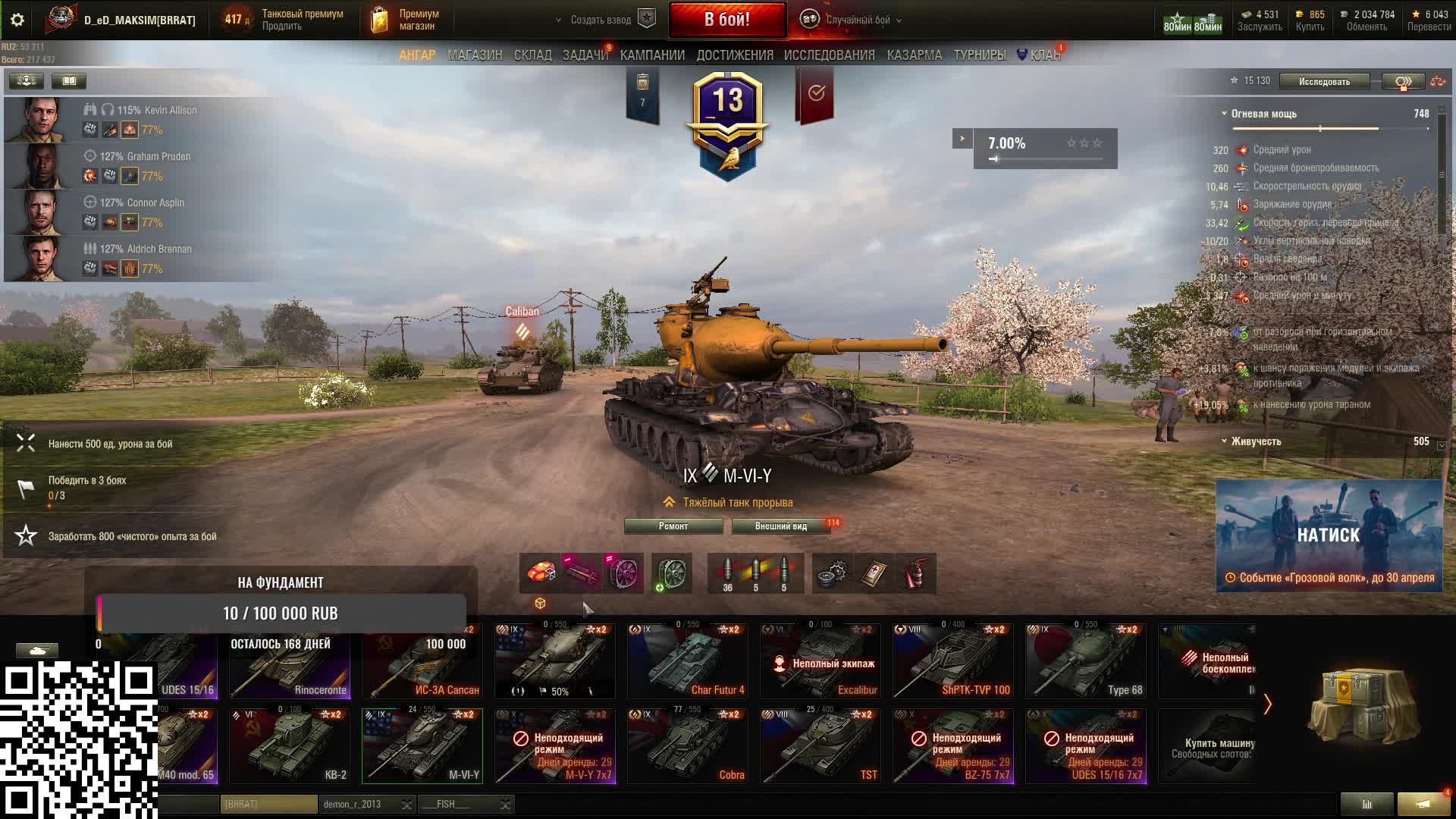Click the Ремонт button
The image size is (1456, 819).
click(673, 526)
